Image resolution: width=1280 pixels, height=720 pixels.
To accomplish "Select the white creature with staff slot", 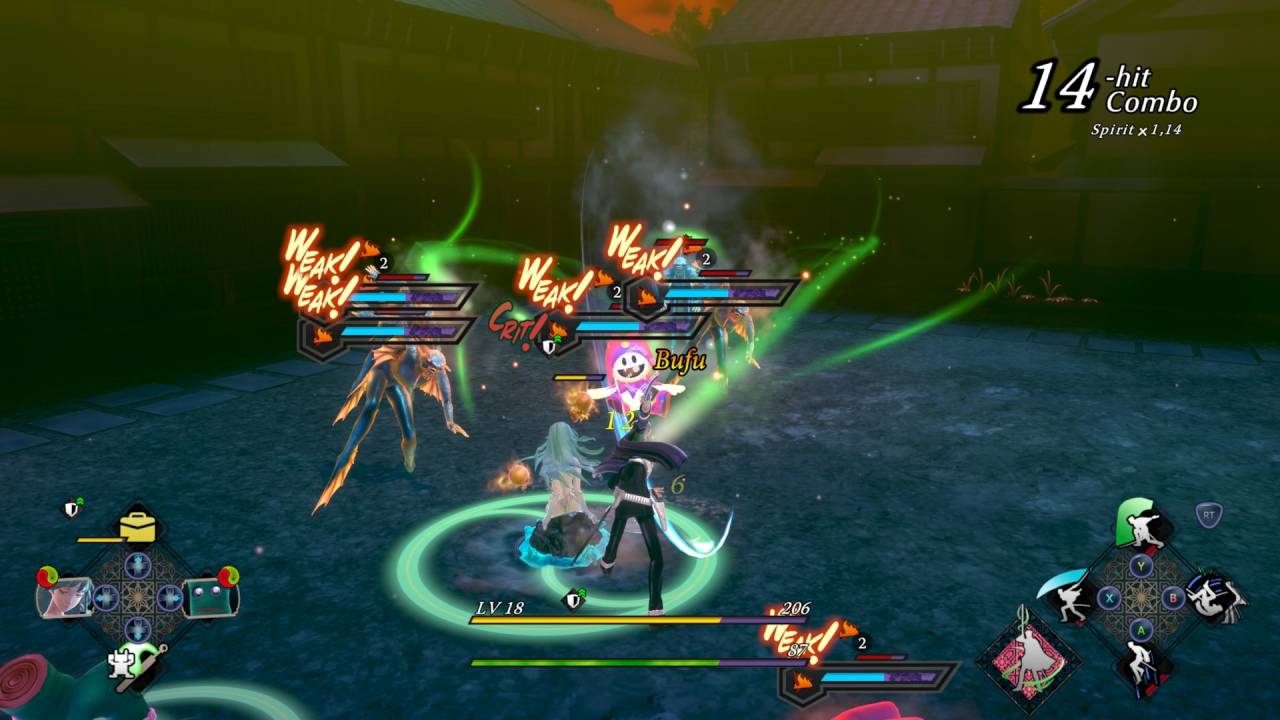I will tap(127, 664).
